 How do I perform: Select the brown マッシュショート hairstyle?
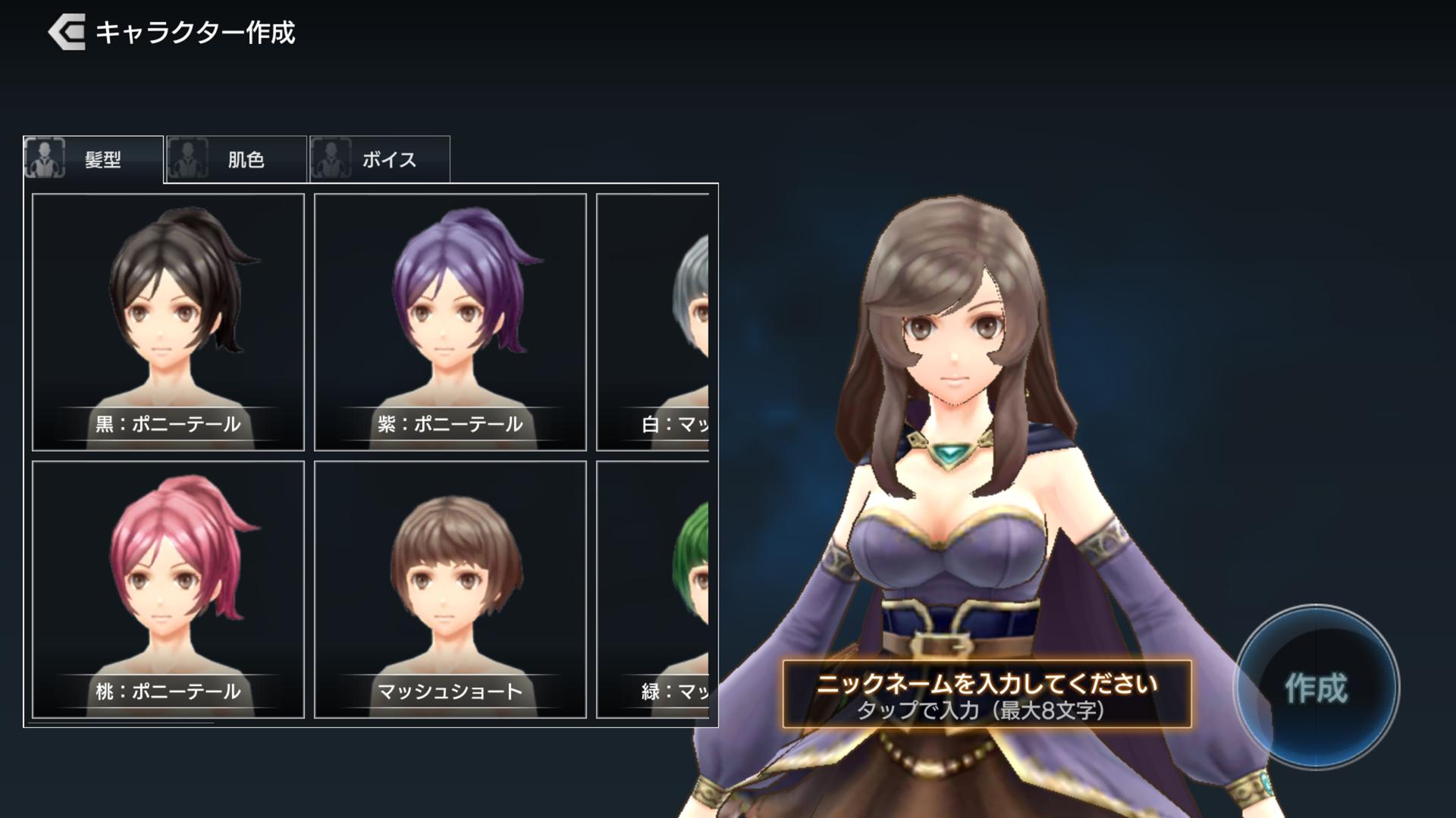tap(450, 589)
